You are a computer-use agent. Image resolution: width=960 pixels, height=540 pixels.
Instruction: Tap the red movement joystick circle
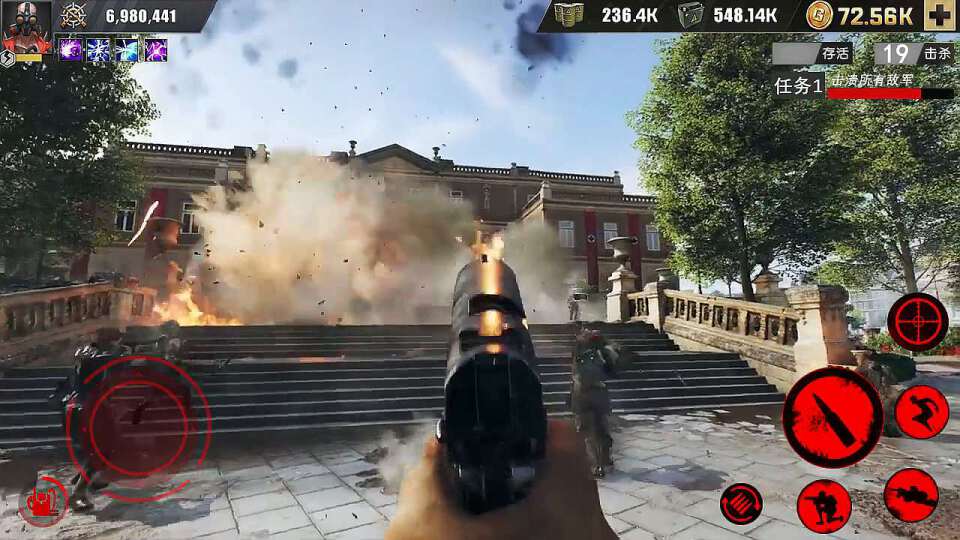pyautogui.click(x=138, y=429)
